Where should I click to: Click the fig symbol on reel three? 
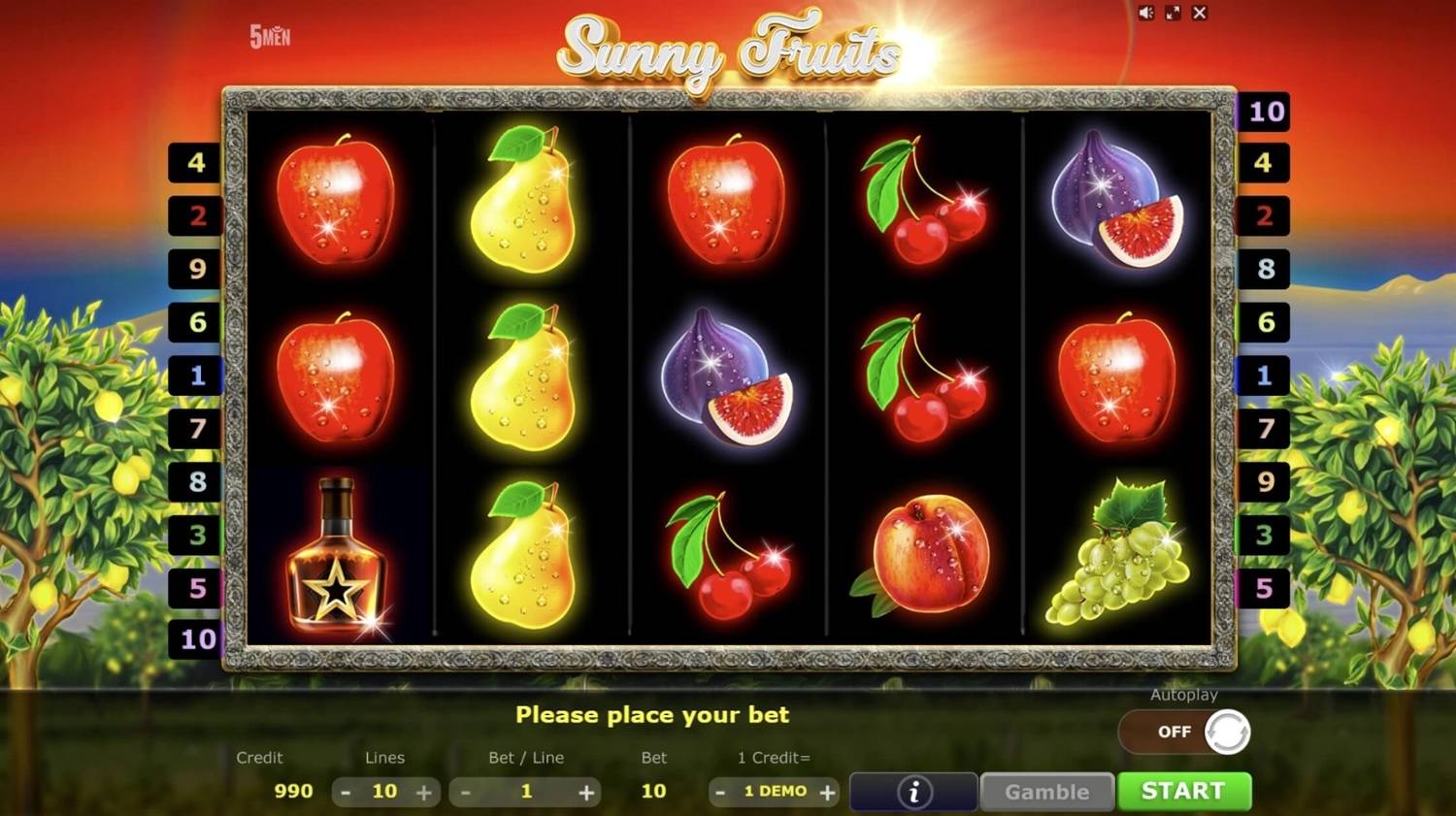pyautogui.click(x=726, y=378)
